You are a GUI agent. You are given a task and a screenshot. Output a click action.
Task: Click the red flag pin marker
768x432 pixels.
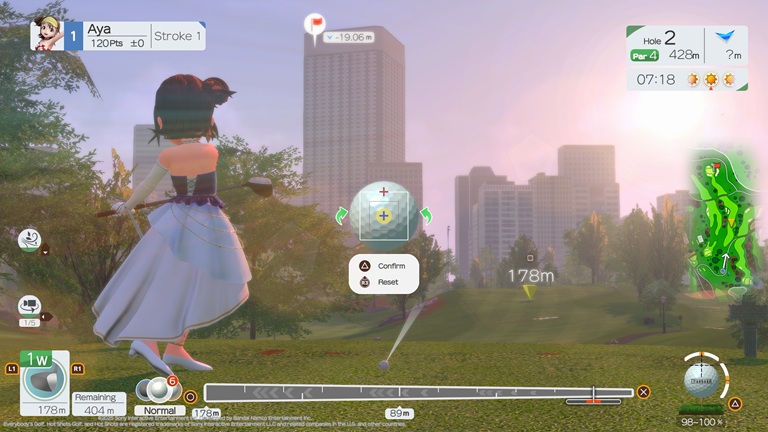point(317,24)
